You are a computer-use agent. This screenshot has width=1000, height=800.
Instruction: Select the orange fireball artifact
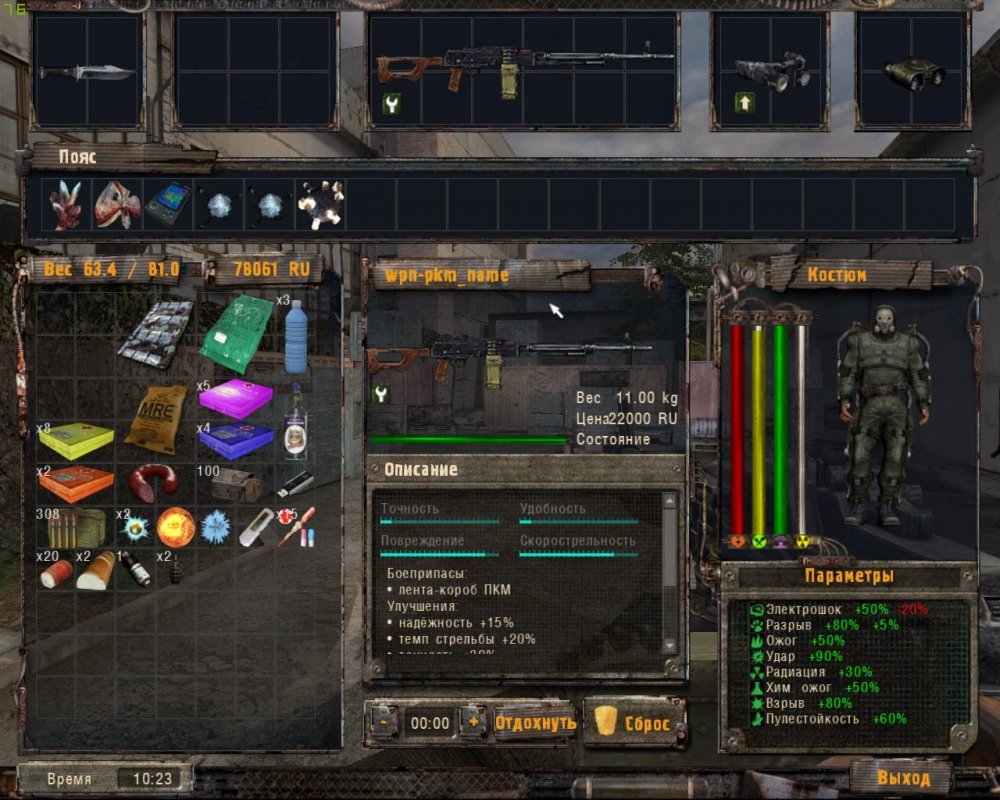pos(175,526)
